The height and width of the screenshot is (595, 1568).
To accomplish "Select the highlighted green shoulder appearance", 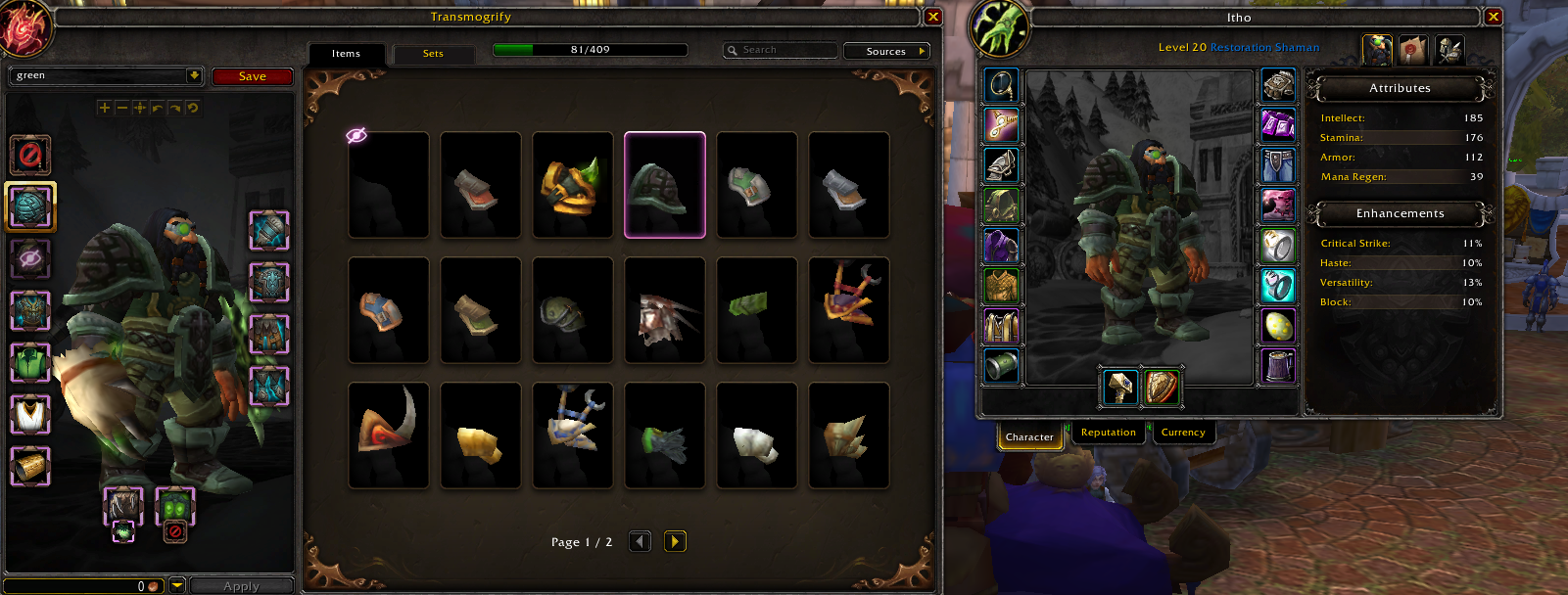I will pyautogui.click(x=665, y=185).
